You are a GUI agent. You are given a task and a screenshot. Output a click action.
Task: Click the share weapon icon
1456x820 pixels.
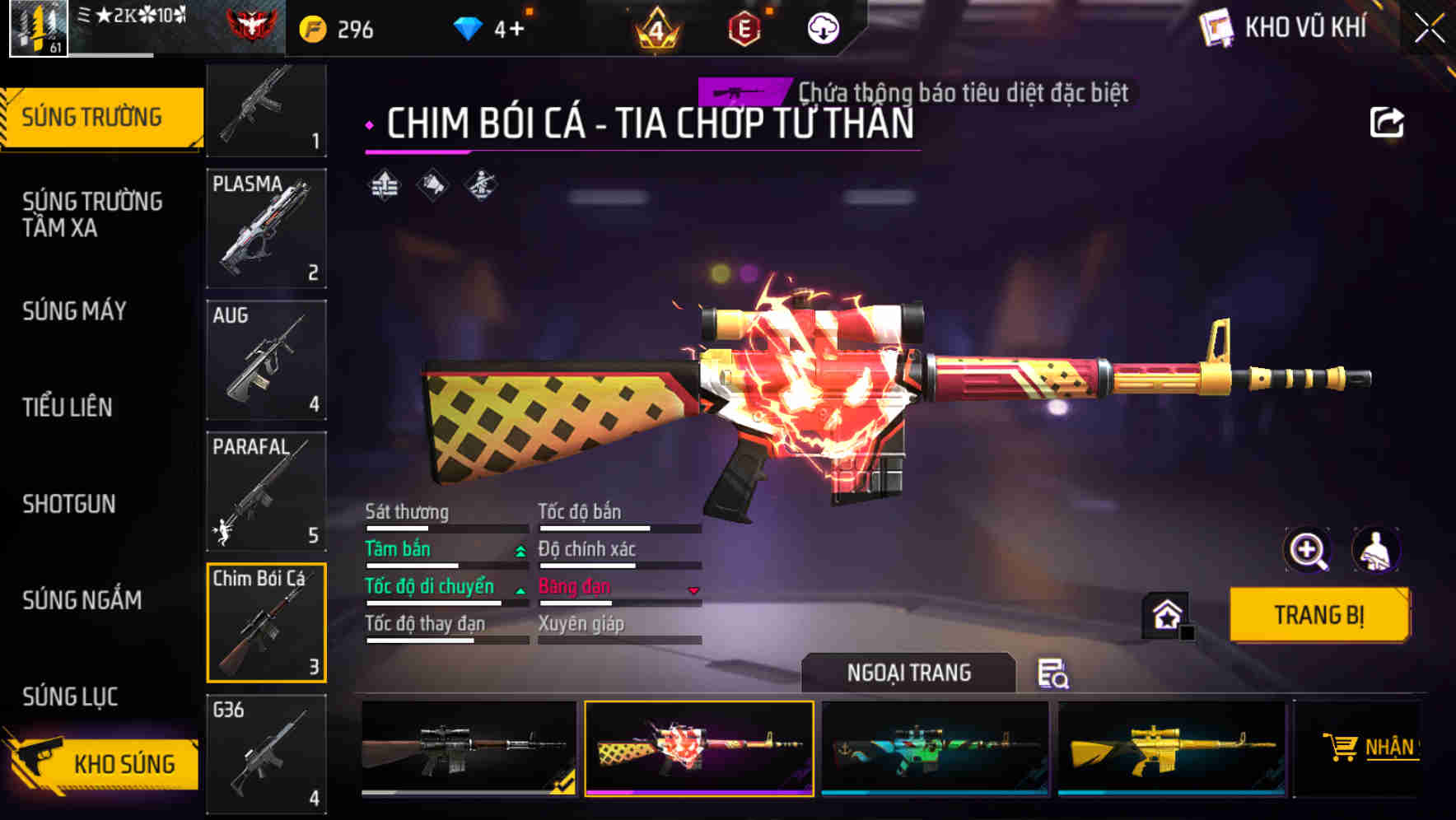pos(1388,122)
